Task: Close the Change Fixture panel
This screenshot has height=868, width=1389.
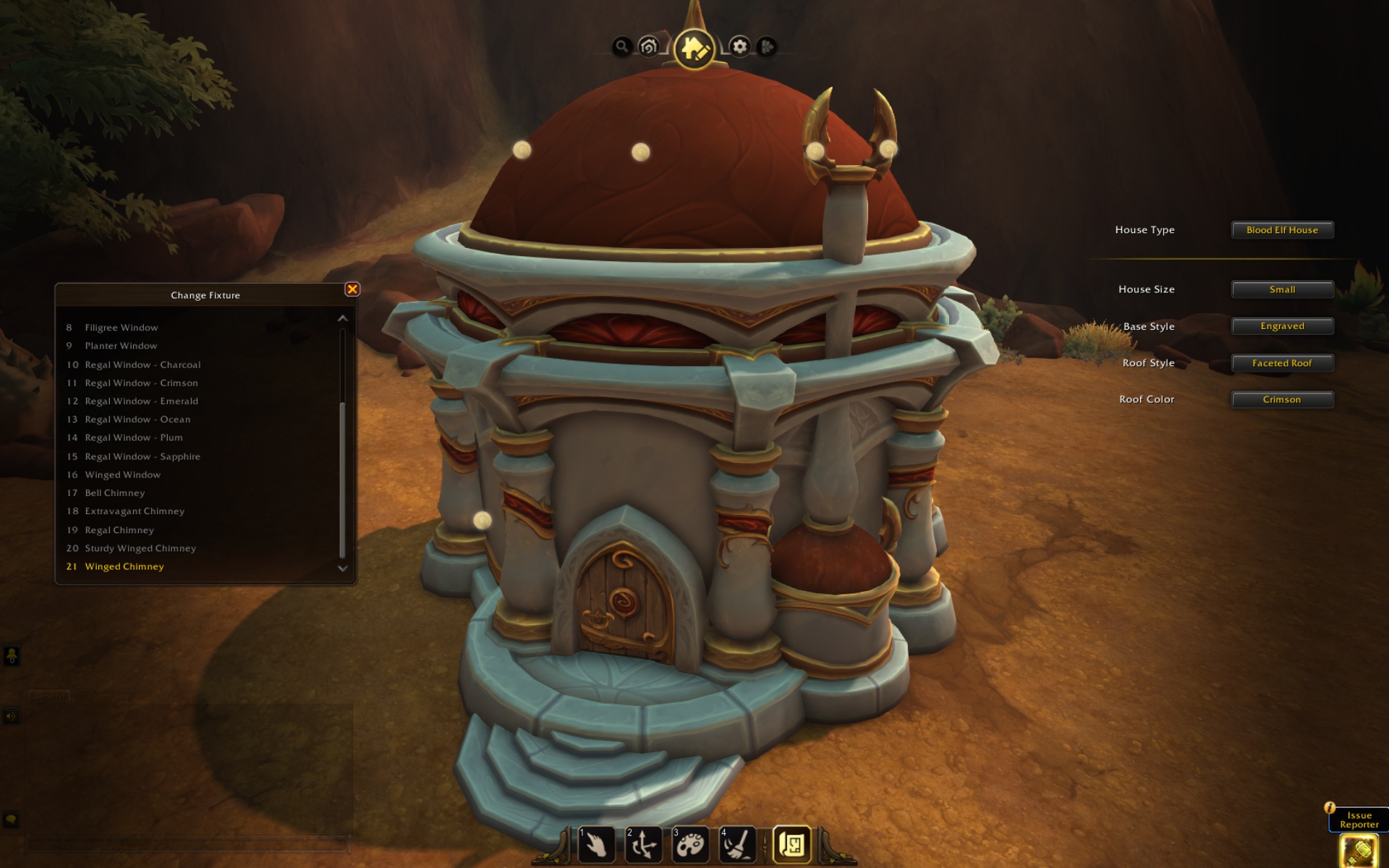Action: pos(352,289)
